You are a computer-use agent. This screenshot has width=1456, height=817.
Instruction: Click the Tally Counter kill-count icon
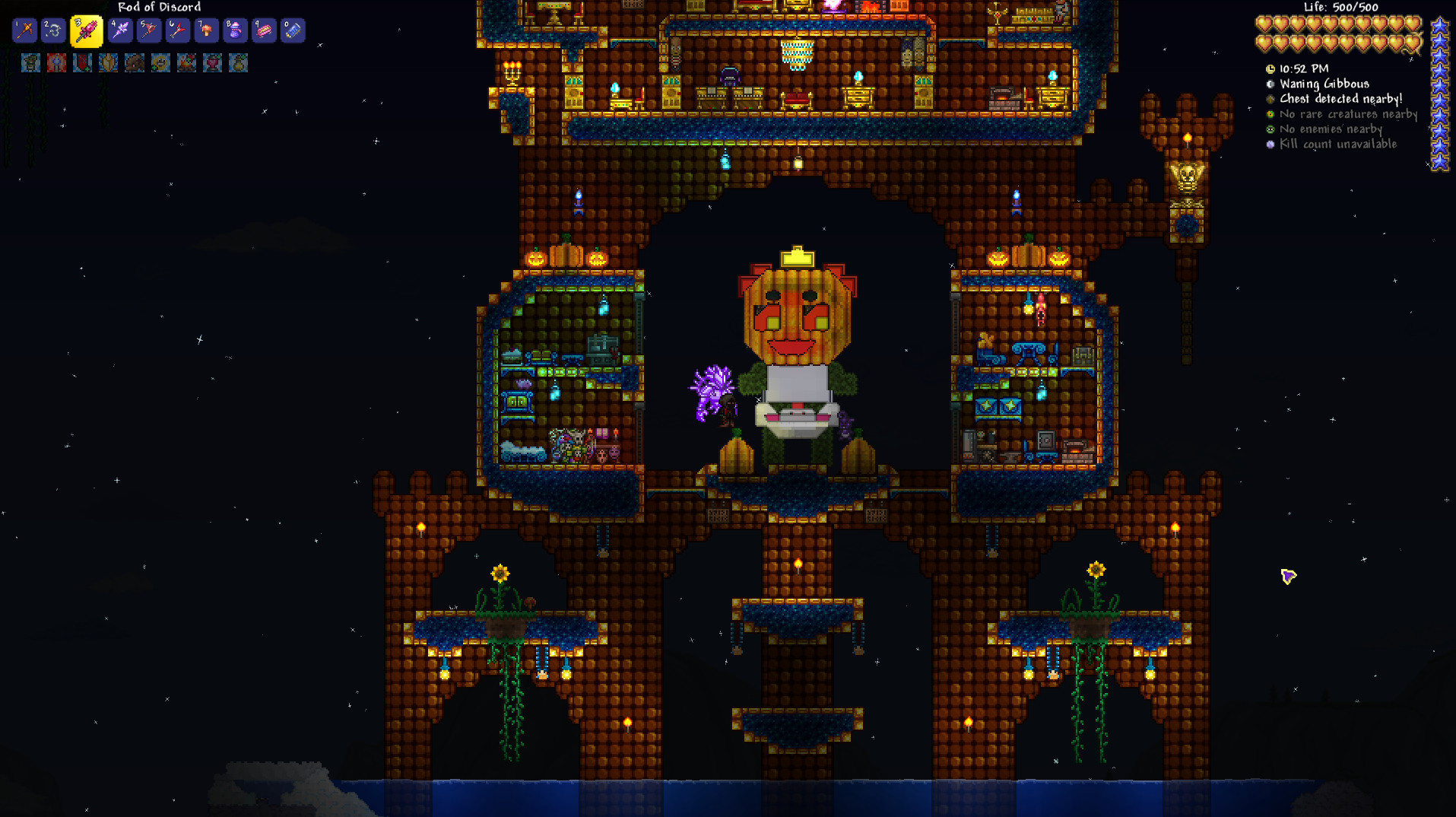click(x=1270, y=145)
